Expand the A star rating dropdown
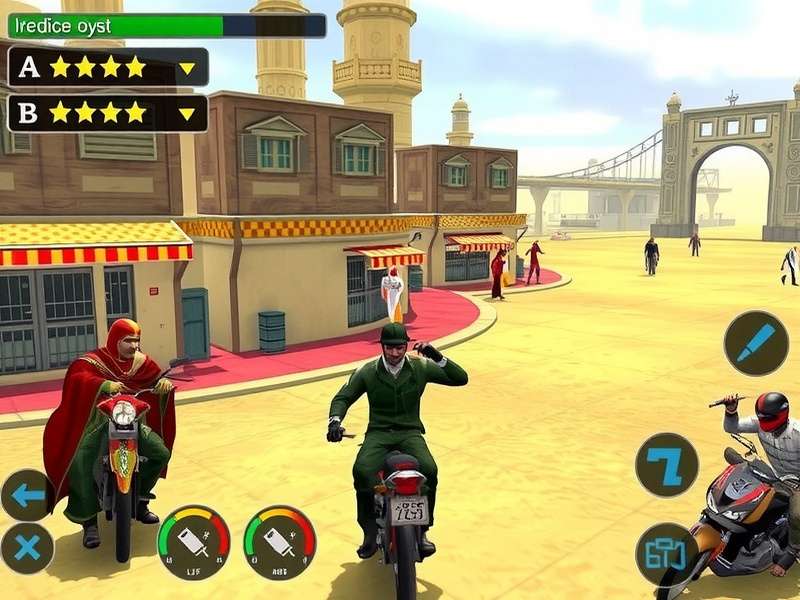The height and width of the screenshot is (600, 800). pos(187,68)
